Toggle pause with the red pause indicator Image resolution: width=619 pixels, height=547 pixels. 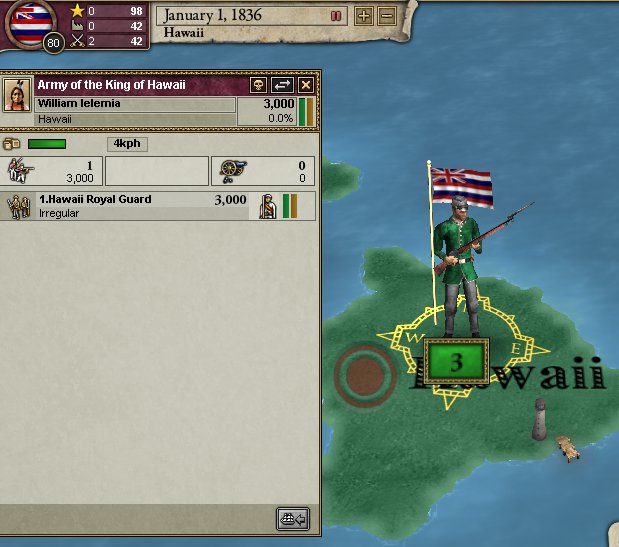[336, 16]
